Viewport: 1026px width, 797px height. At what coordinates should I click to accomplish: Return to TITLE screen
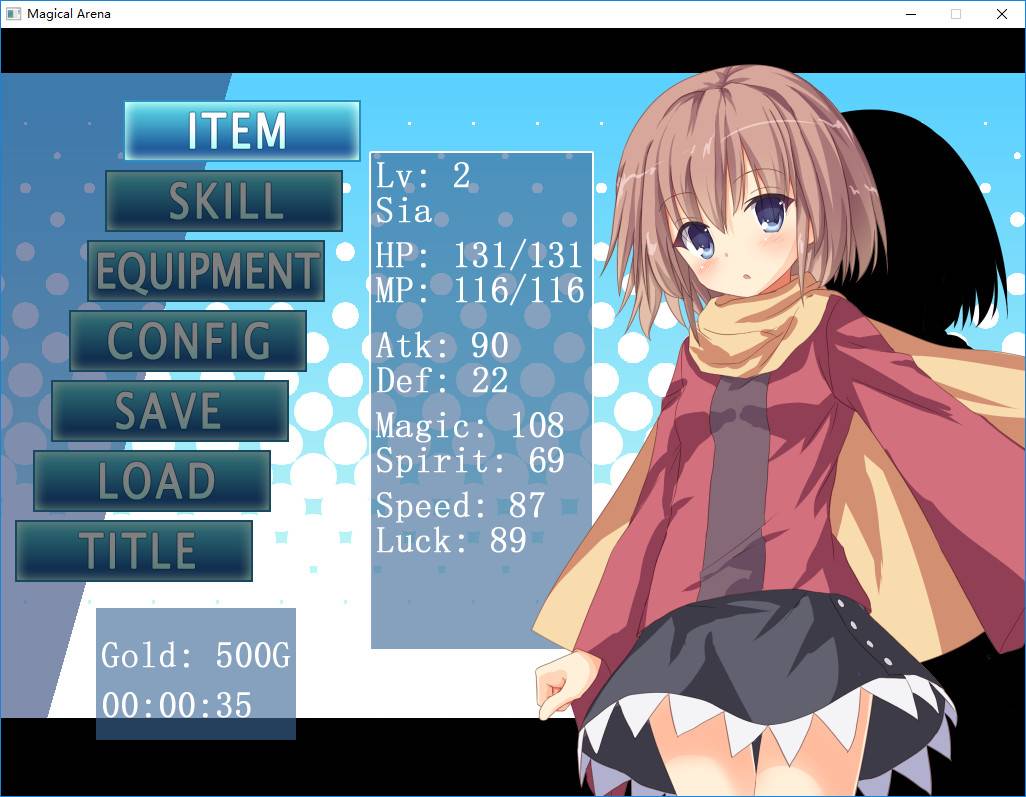point(134,551)
